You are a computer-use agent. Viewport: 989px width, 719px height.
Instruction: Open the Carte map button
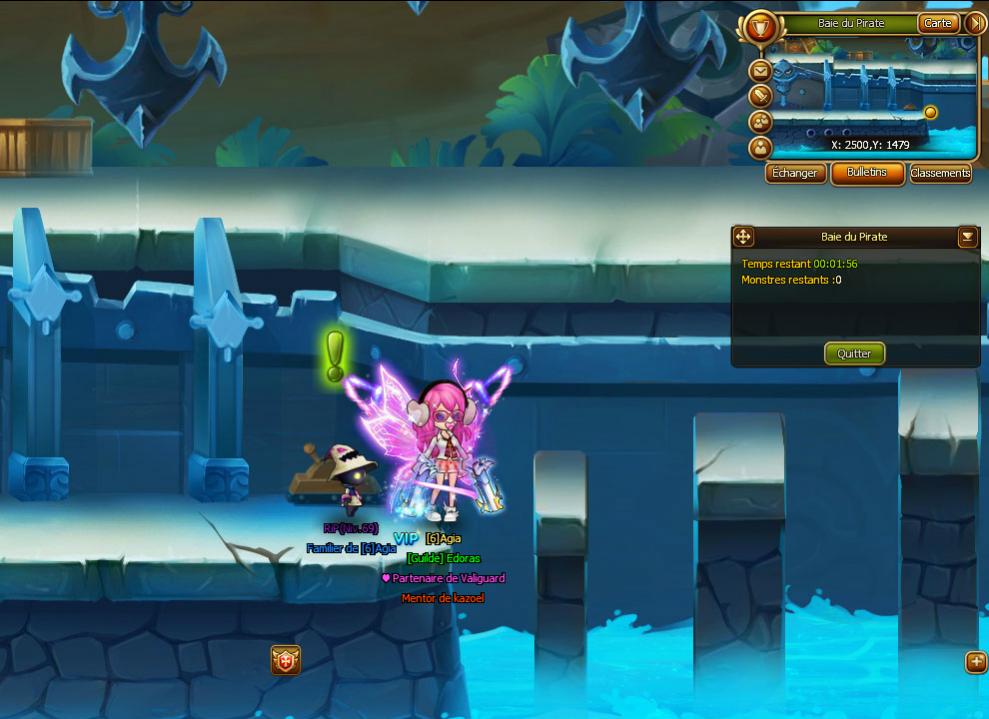938,23
